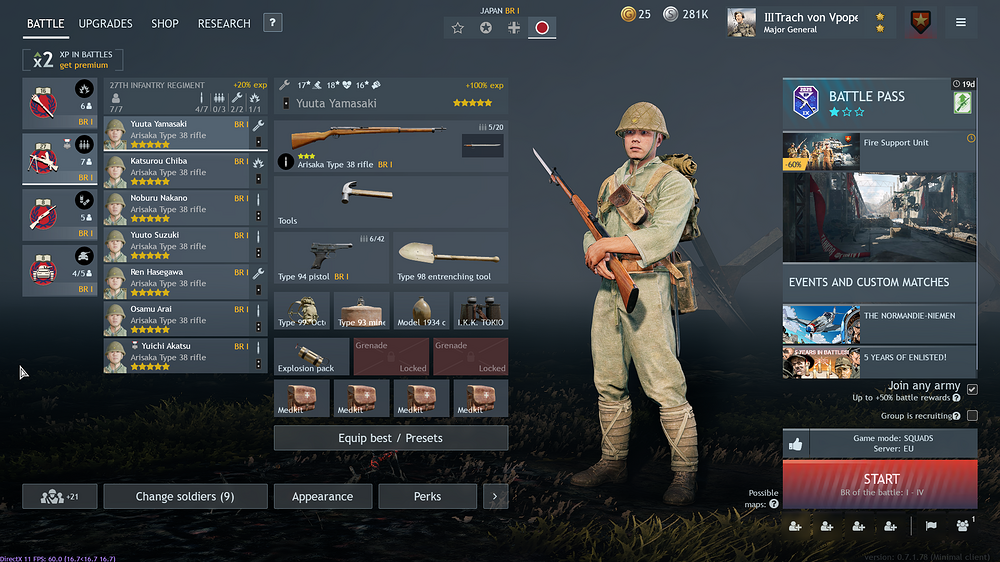Open the Type 94 pistol slot
Screen dimensions: 1000x562
tap(331, 259)
